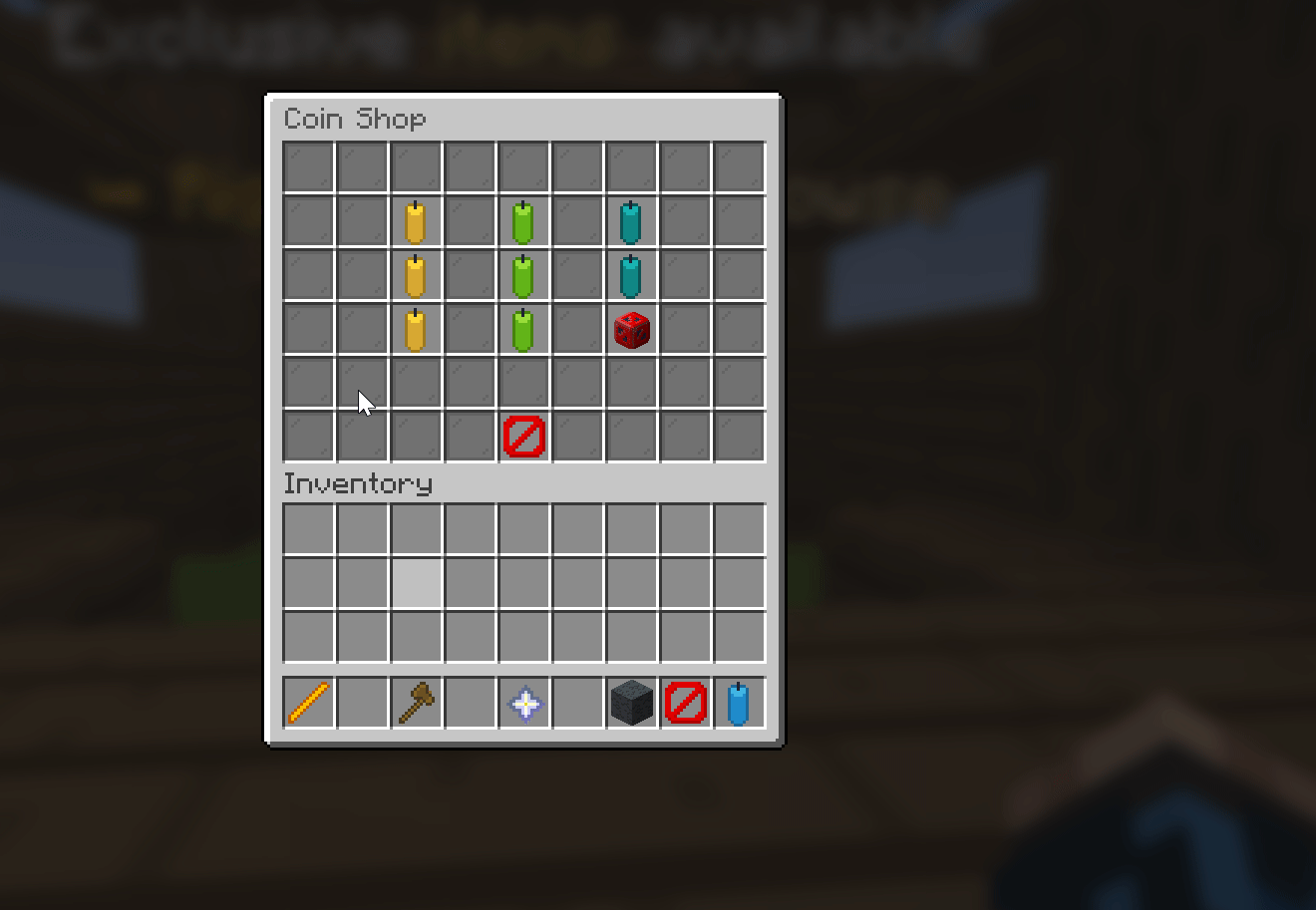Click the middle green candle offering
The height and width of the screenshot is (910, 1316).
(x=523, y=275)
